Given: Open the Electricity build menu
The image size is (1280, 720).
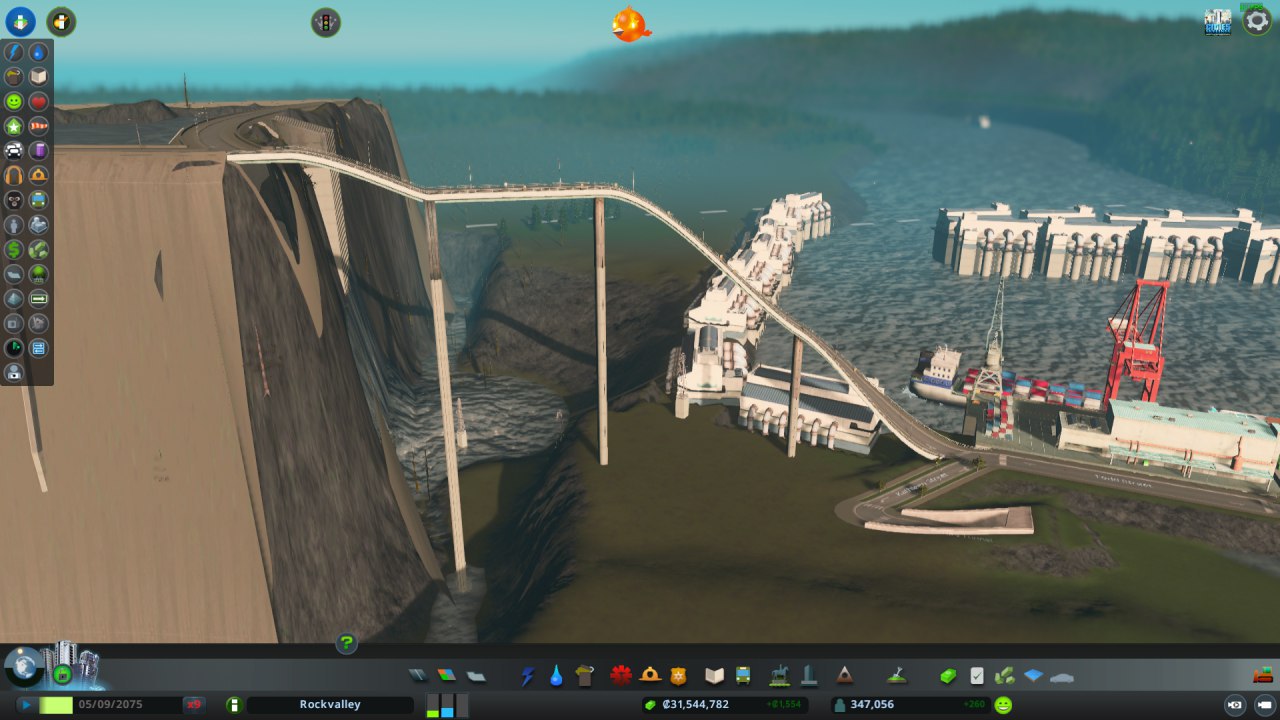Looking at the screenshot, I should coord(527,676).
